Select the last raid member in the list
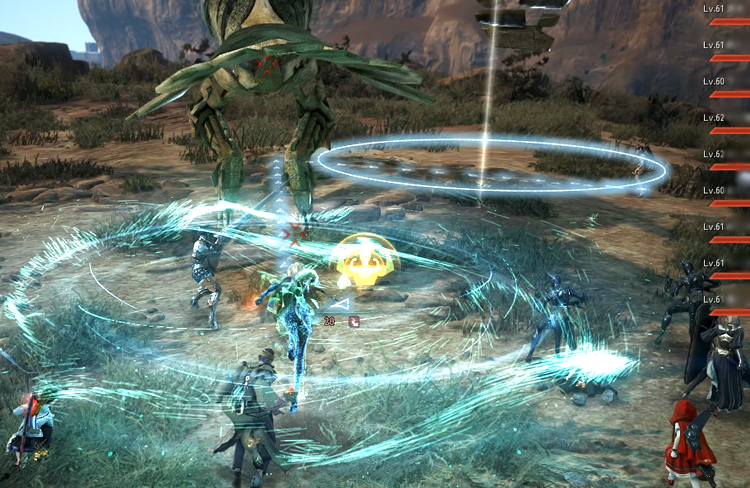The height and width of the screenshot is (488, 750). (x=727, y=305)
